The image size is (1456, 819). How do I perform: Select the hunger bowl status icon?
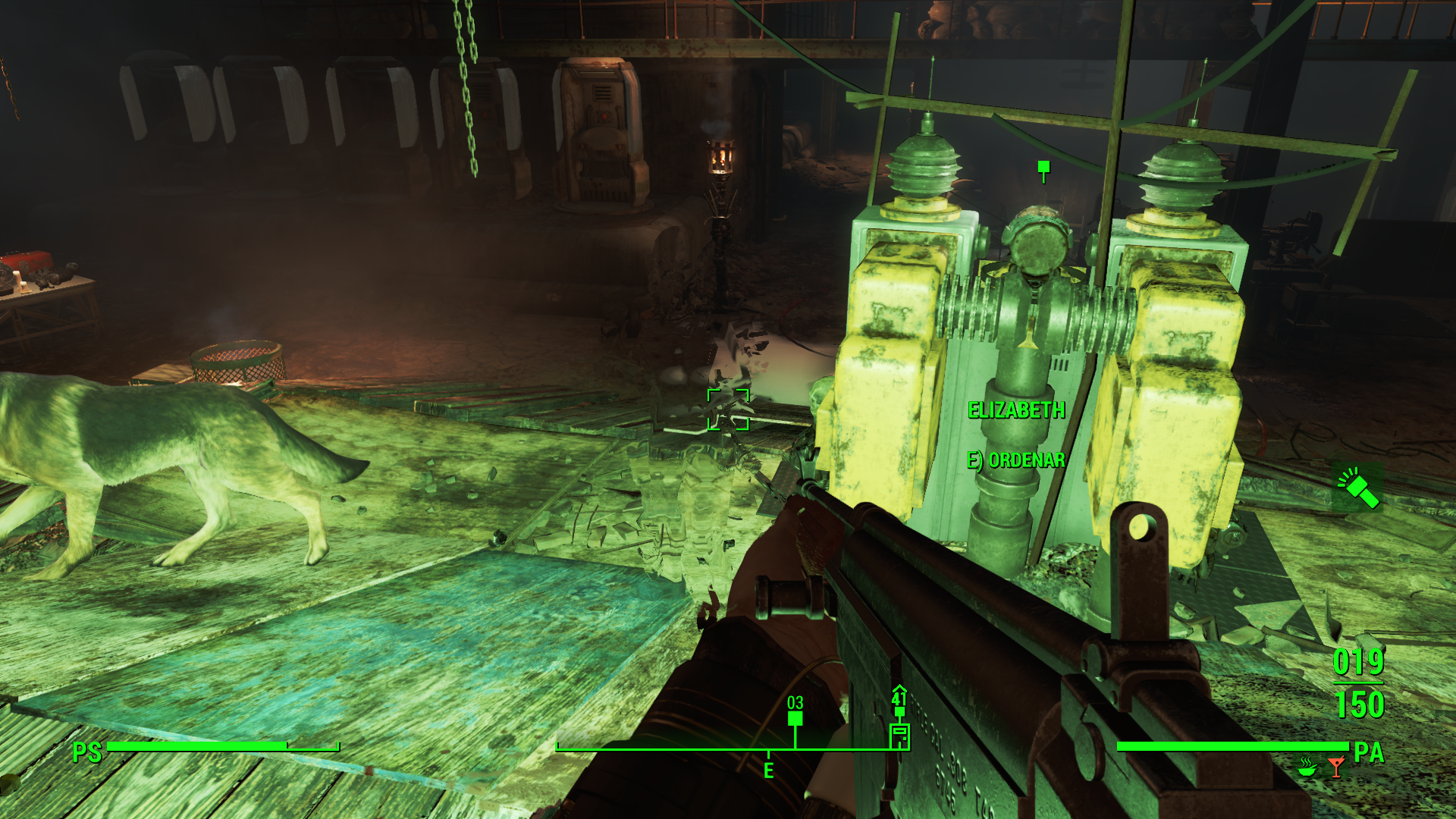click(1306, 767)
